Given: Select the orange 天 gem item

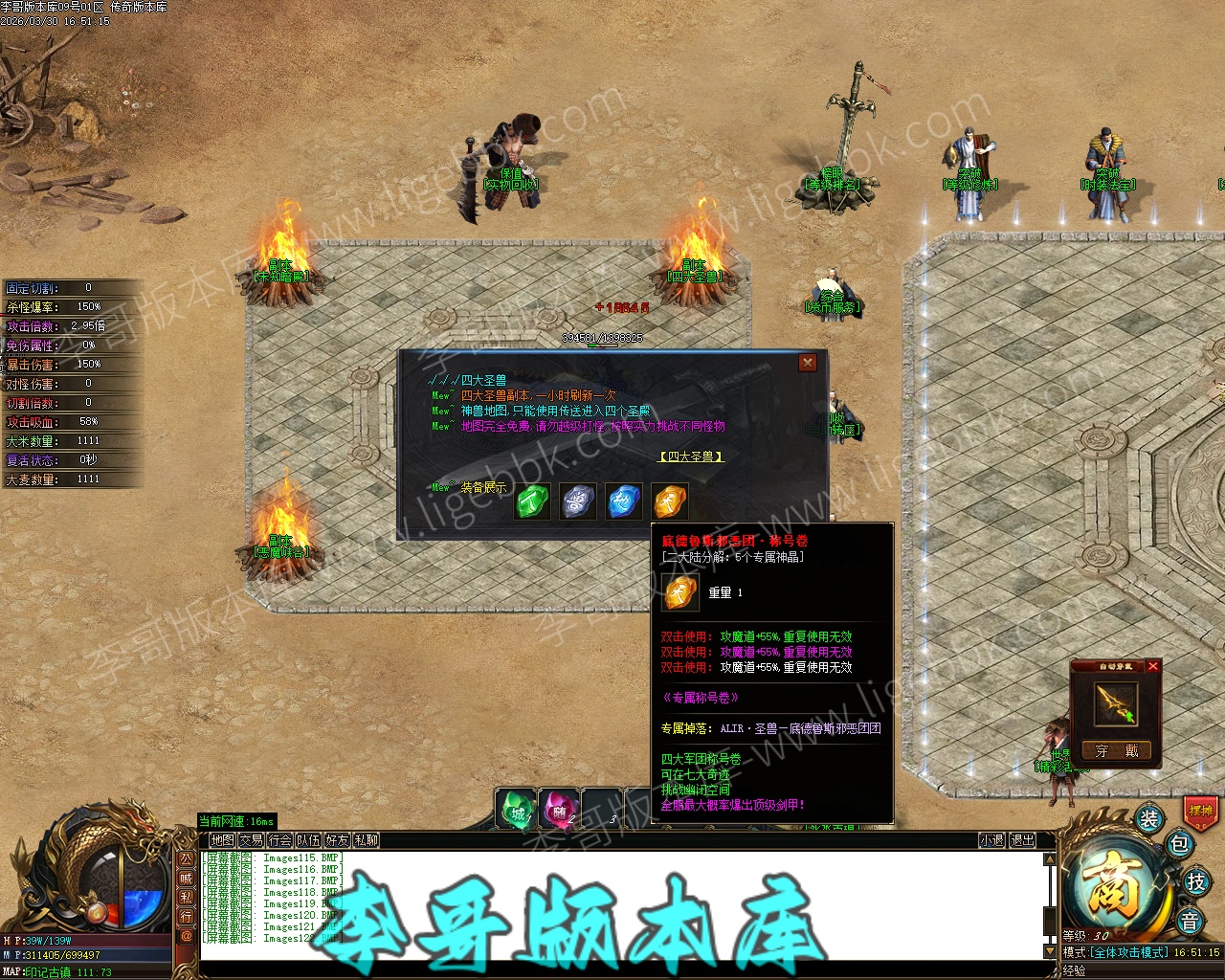Looking at the screenshot, I should (x=669, y=501).
